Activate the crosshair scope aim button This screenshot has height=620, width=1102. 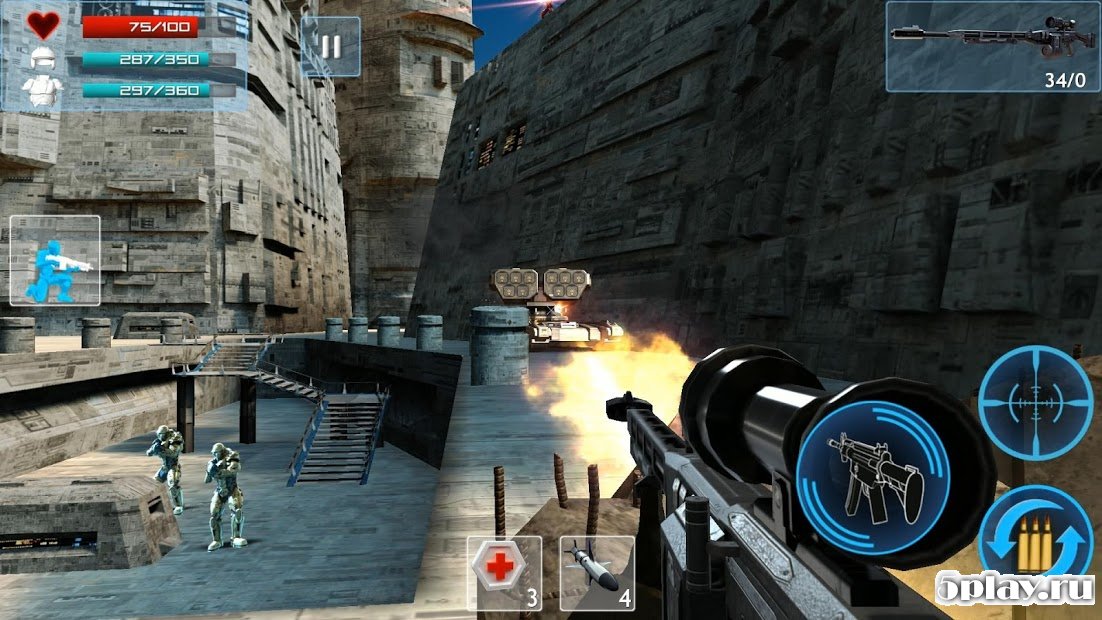tap(1035, 403)
